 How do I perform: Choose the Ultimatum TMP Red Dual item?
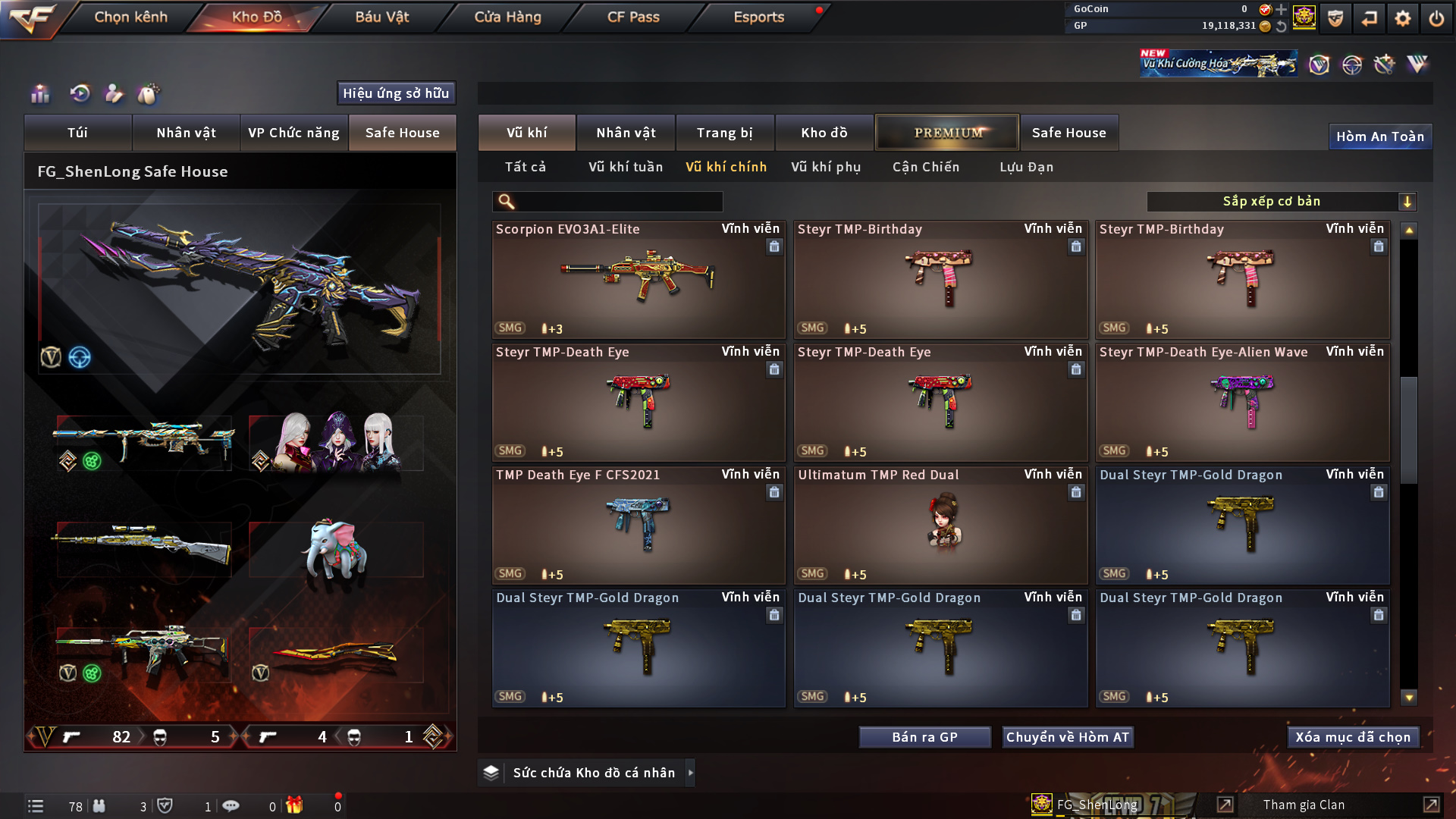tap(940, 525)
